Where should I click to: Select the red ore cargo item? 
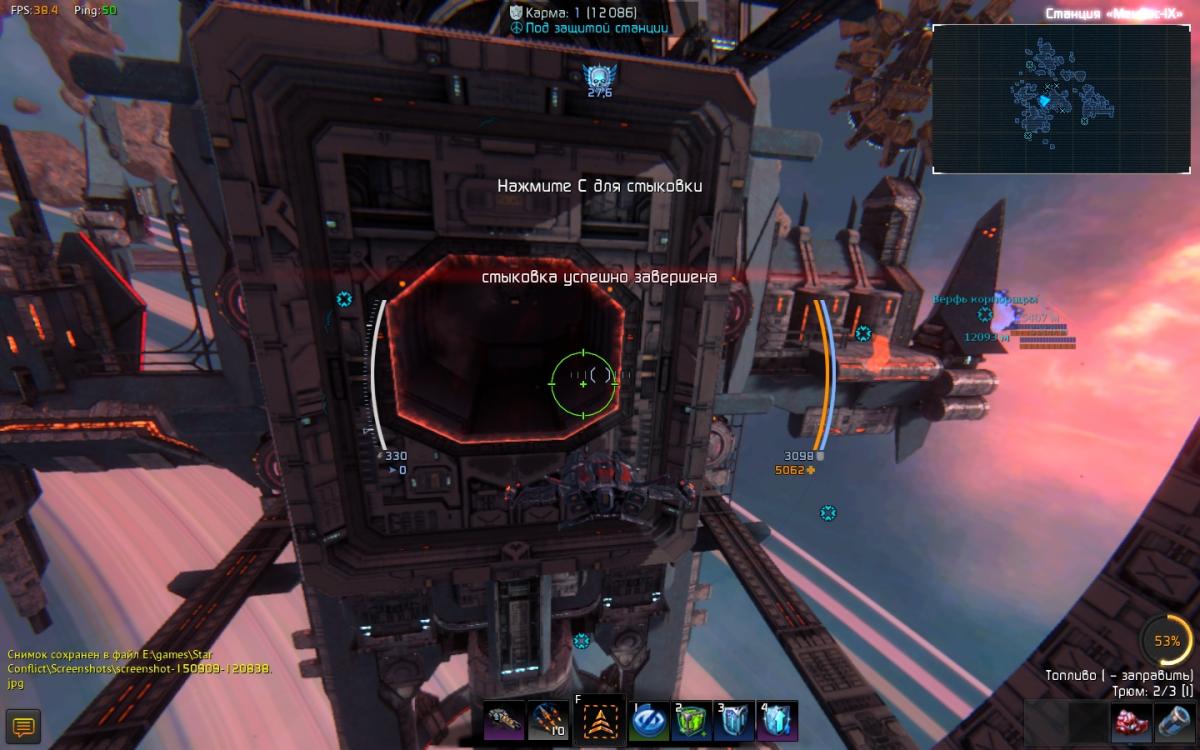(1131, 721)
